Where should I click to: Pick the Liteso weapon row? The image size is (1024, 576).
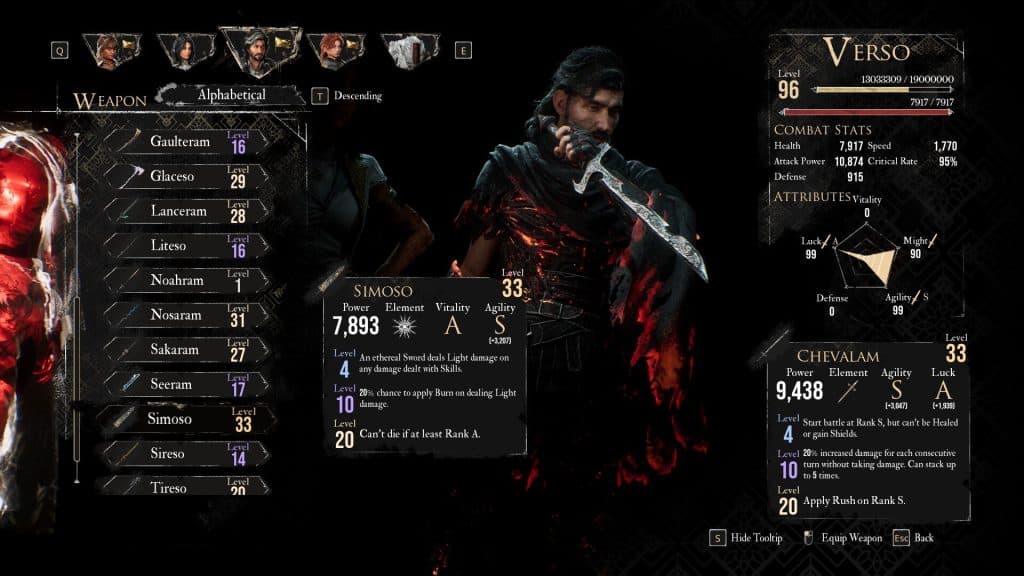(x=185, y=246)
